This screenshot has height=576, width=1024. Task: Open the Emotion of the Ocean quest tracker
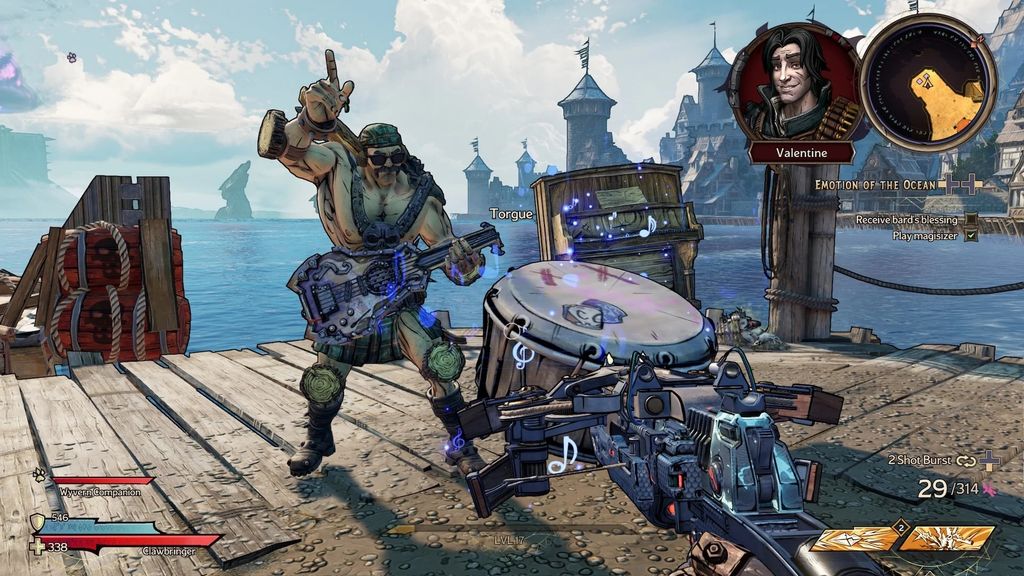875,185
